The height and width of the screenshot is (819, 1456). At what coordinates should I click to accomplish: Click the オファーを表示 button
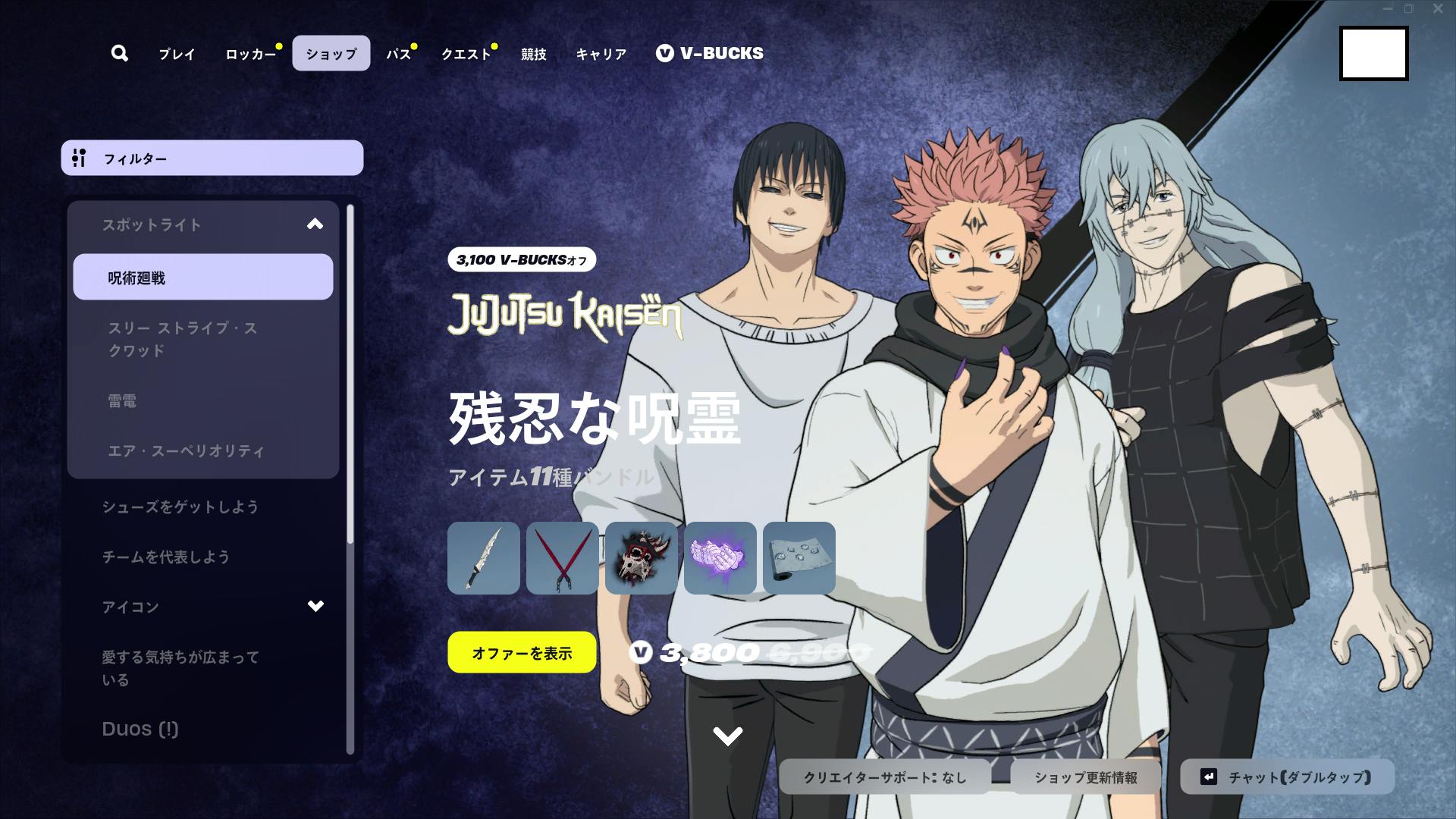coord(522,651)
